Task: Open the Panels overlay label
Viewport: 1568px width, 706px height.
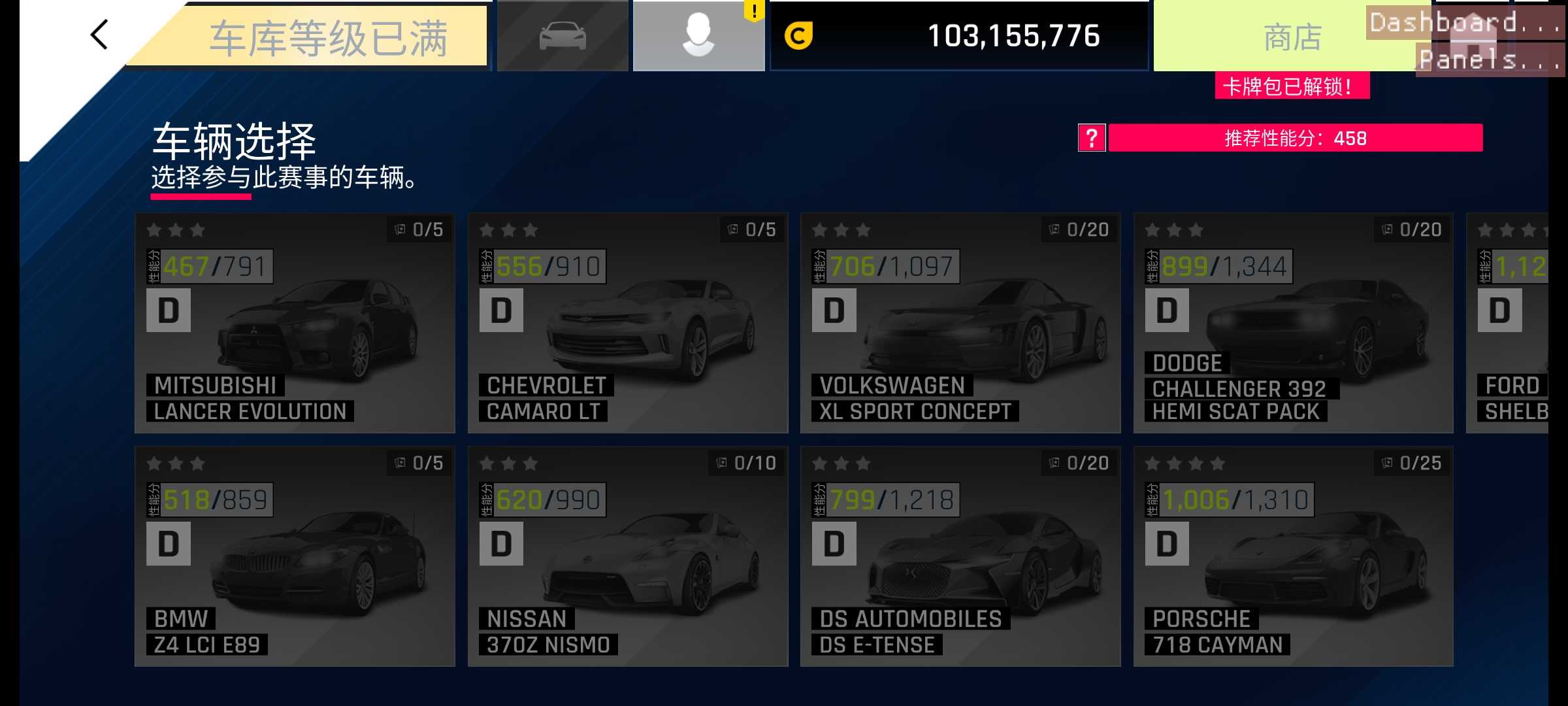Action: [x=1490, y=60]
